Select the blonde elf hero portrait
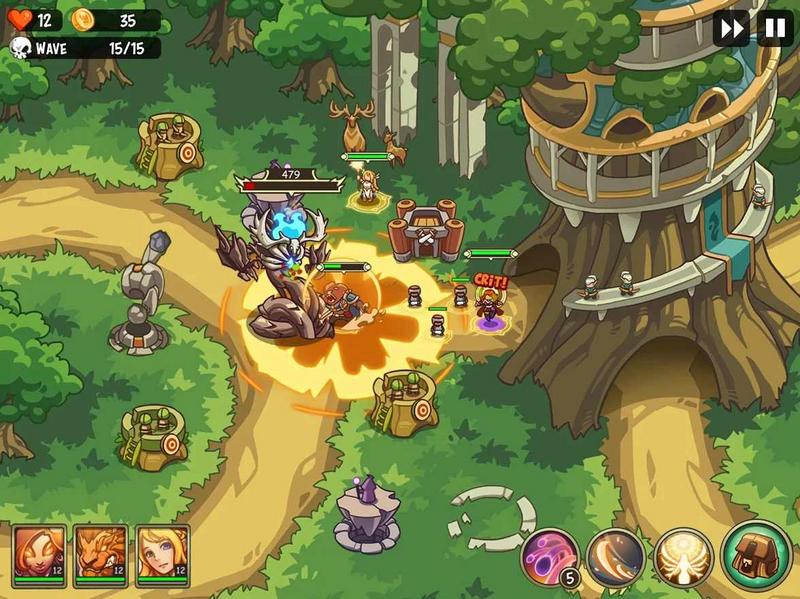 tap(162, 552)
